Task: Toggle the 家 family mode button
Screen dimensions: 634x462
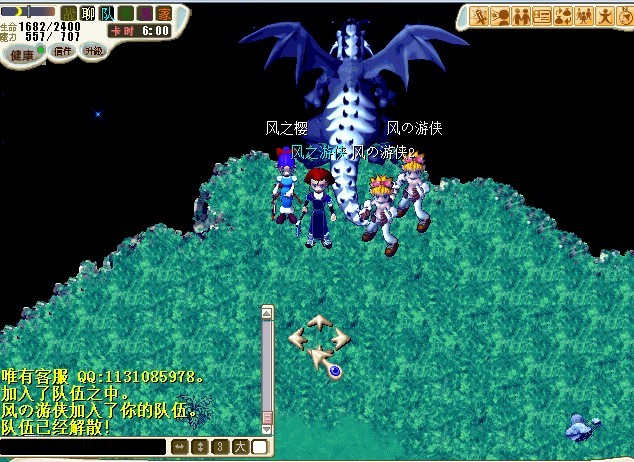Action: 163,14
